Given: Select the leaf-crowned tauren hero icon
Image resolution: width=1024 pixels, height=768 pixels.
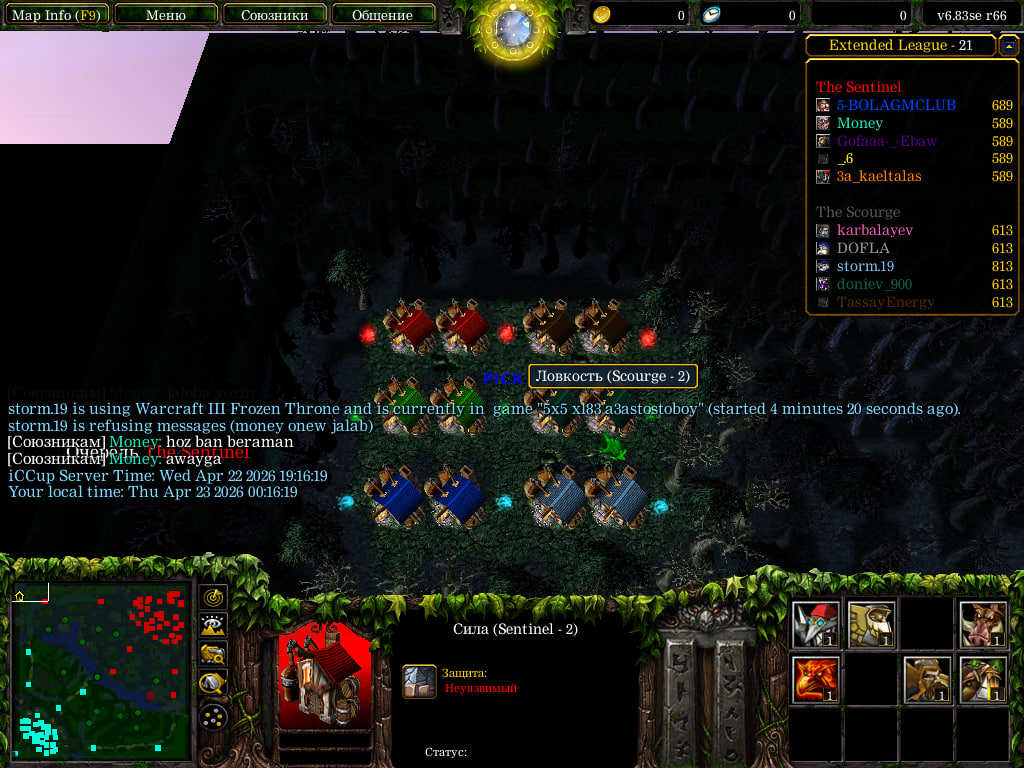Looking at the screenshot, I should pos(983,680).
